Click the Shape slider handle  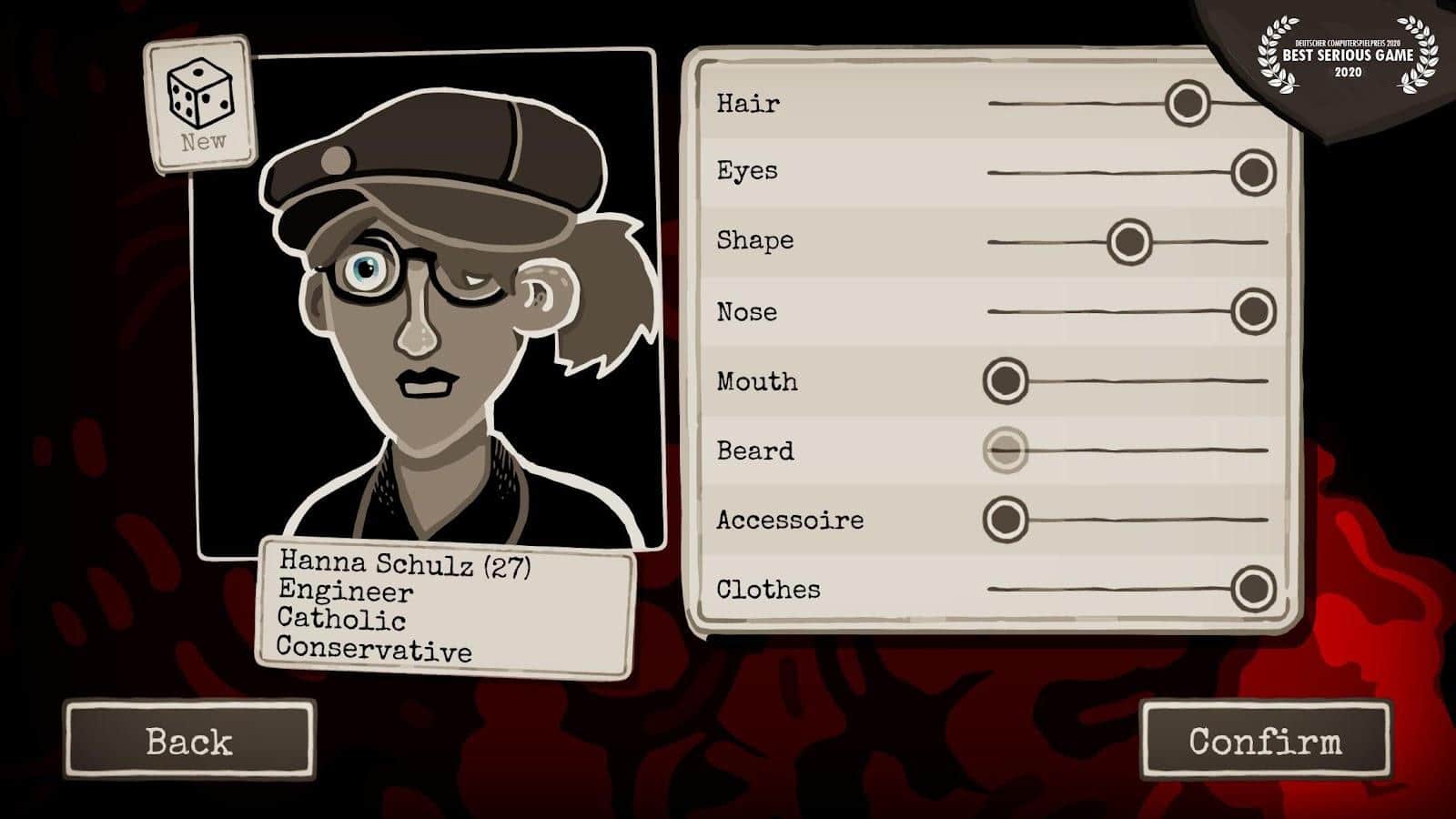click(1128, 241)
